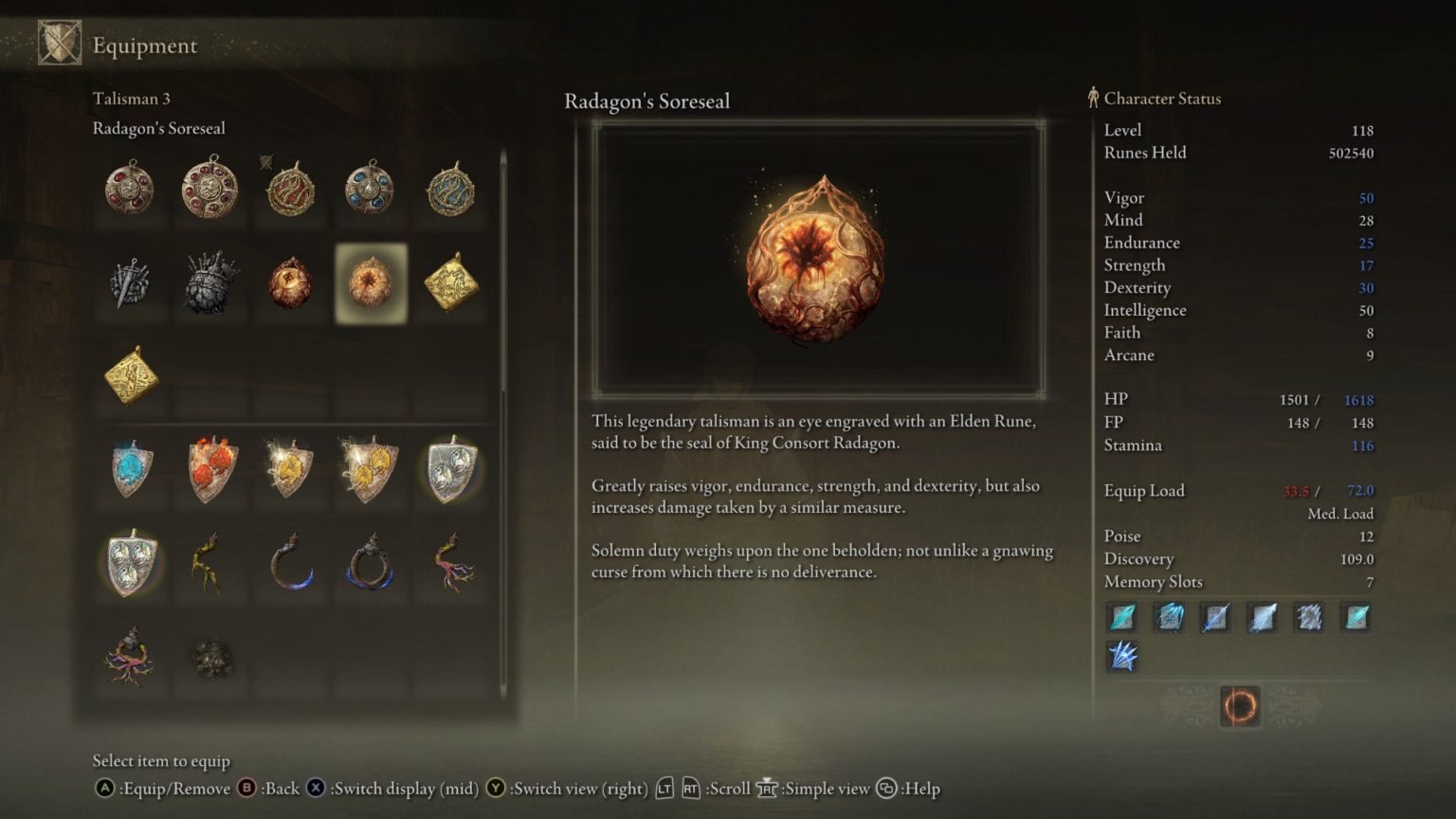Select the blue curved talon talisman

290,559
